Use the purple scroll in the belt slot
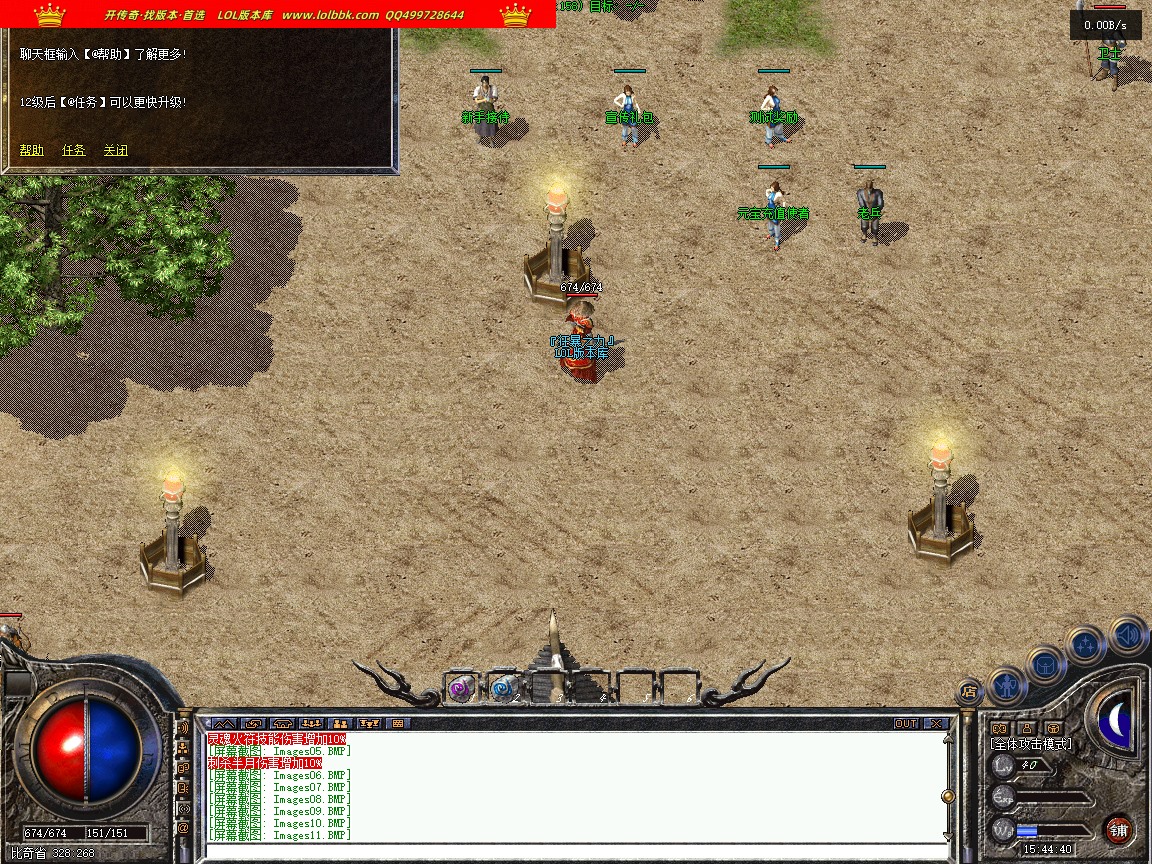The image size is (1152, 864). tap(461, 688)
